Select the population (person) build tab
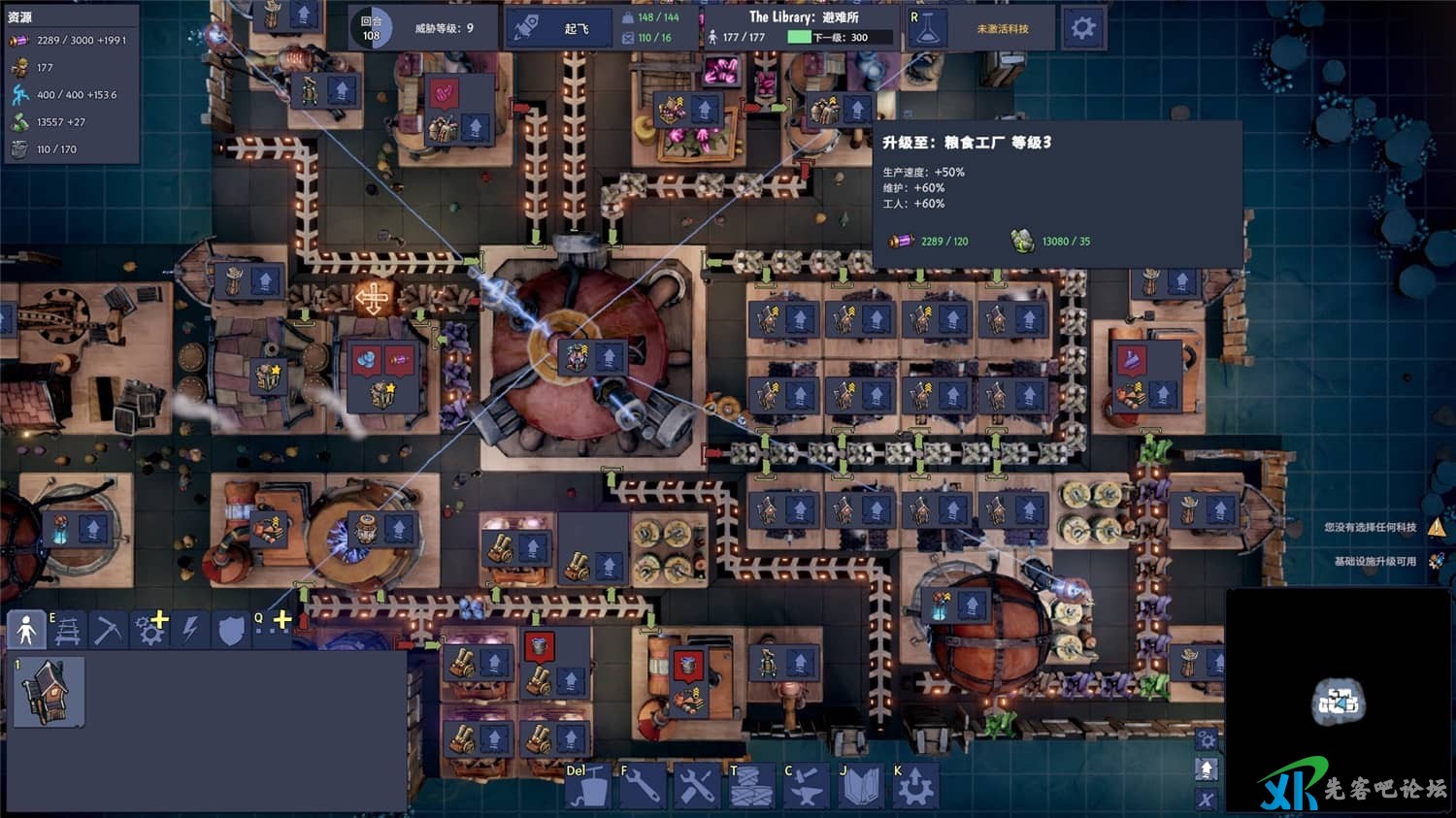The width and height of the screenshot is (1456, 818). pyautogui.click(x=26, y=631)
